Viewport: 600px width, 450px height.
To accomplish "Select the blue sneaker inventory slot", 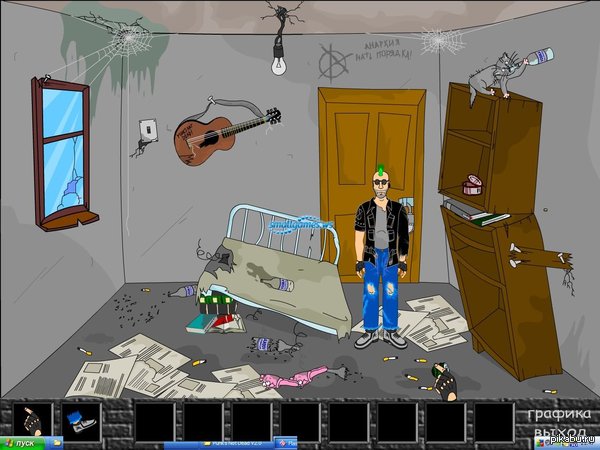I will pos(82,419).
